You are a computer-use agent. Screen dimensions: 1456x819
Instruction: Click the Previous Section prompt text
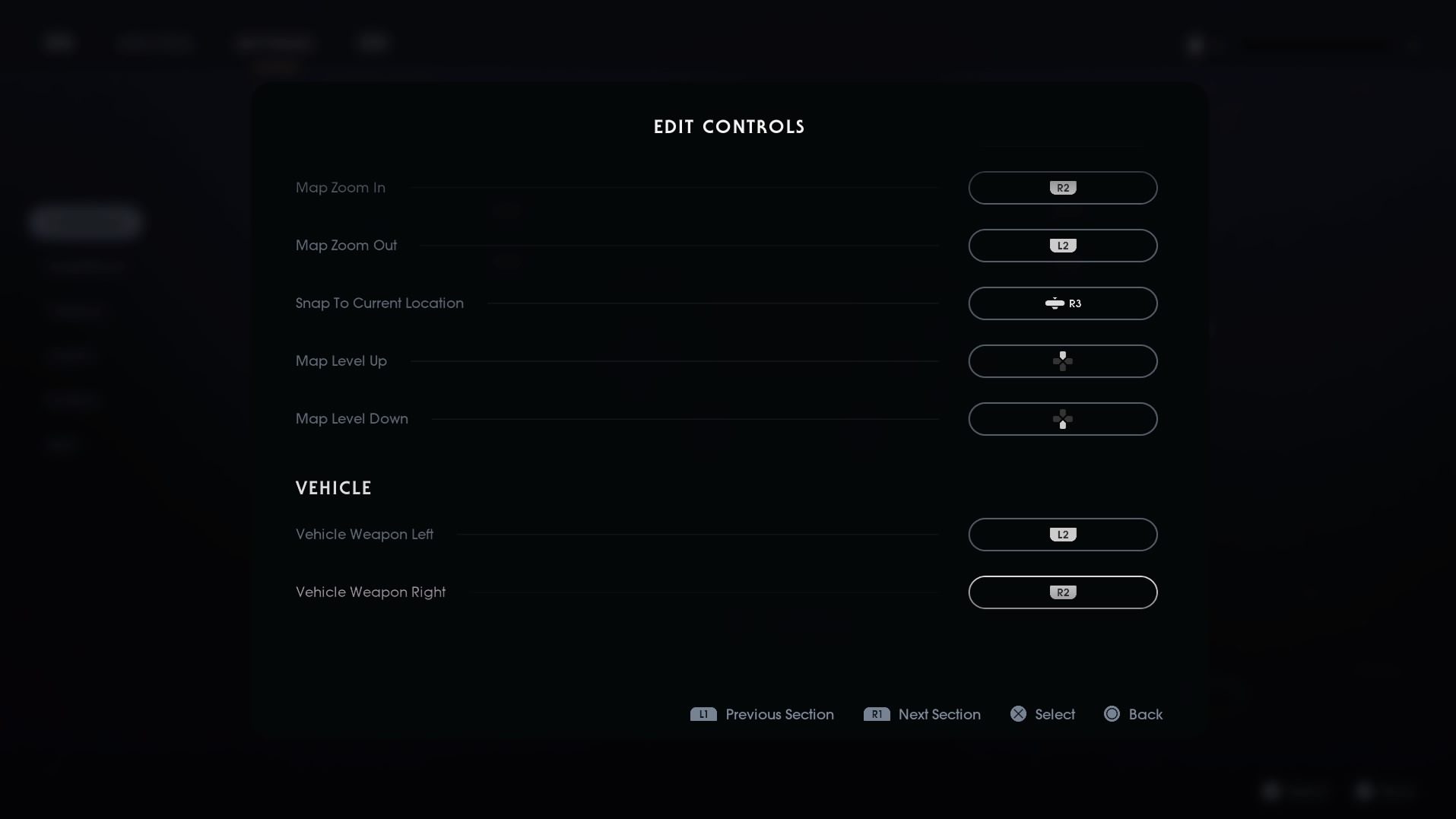(x=779, y=714)
